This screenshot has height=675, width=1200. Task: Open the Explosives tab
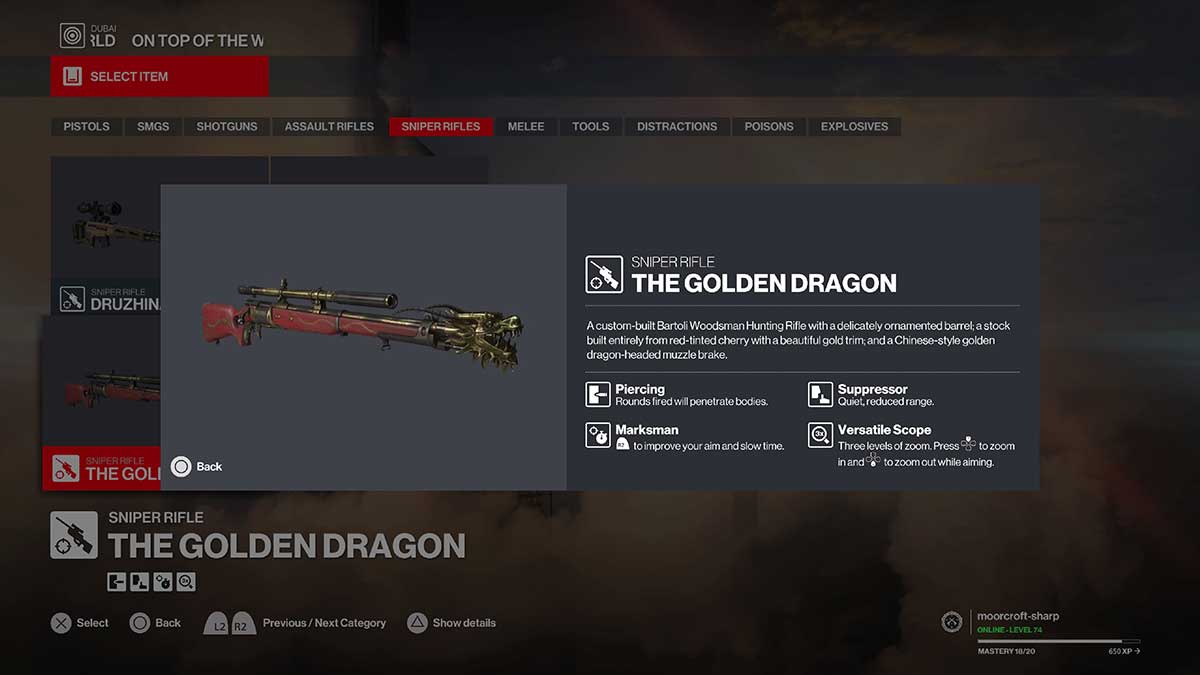pyautogui.click(x=854, y=127)
